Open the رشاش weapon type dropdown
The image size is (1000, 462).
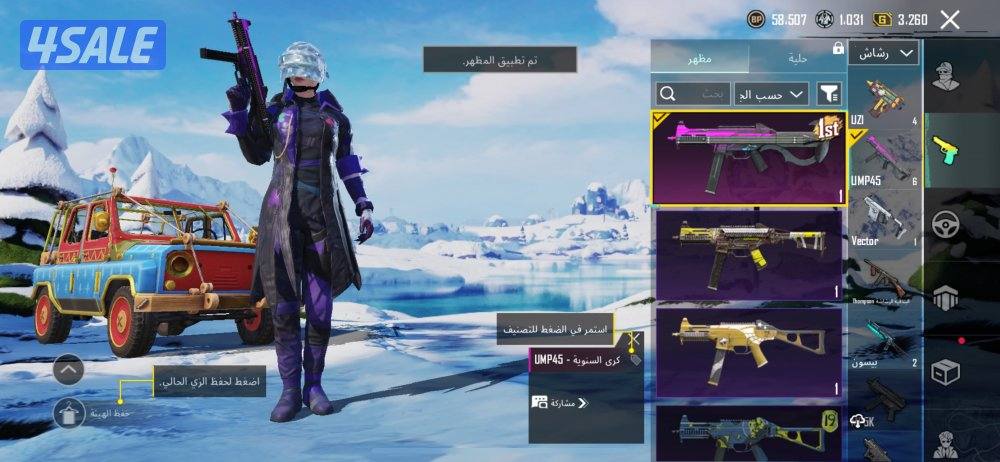pos(884,53)
